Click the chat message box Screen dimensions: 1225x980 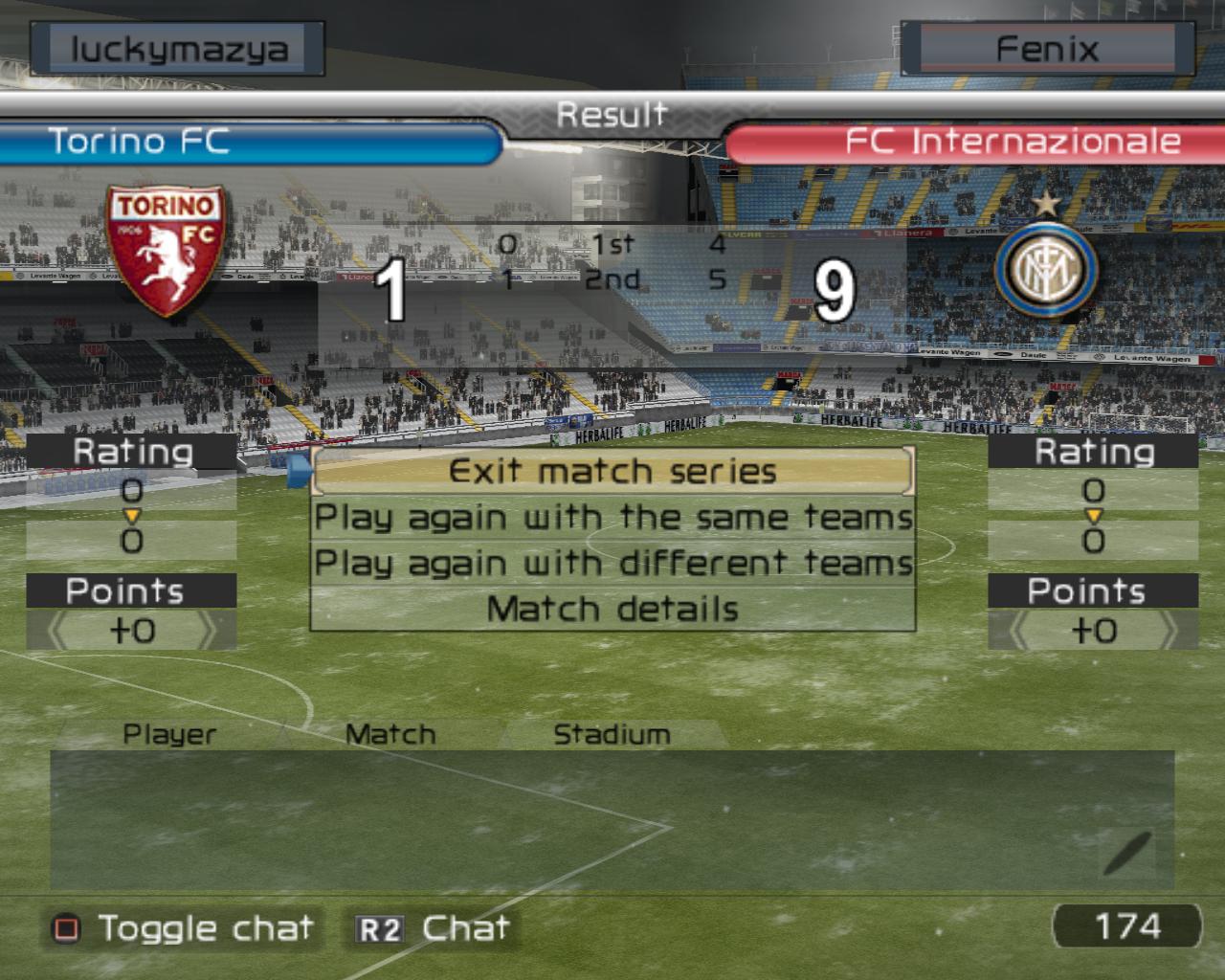[612, 819]
